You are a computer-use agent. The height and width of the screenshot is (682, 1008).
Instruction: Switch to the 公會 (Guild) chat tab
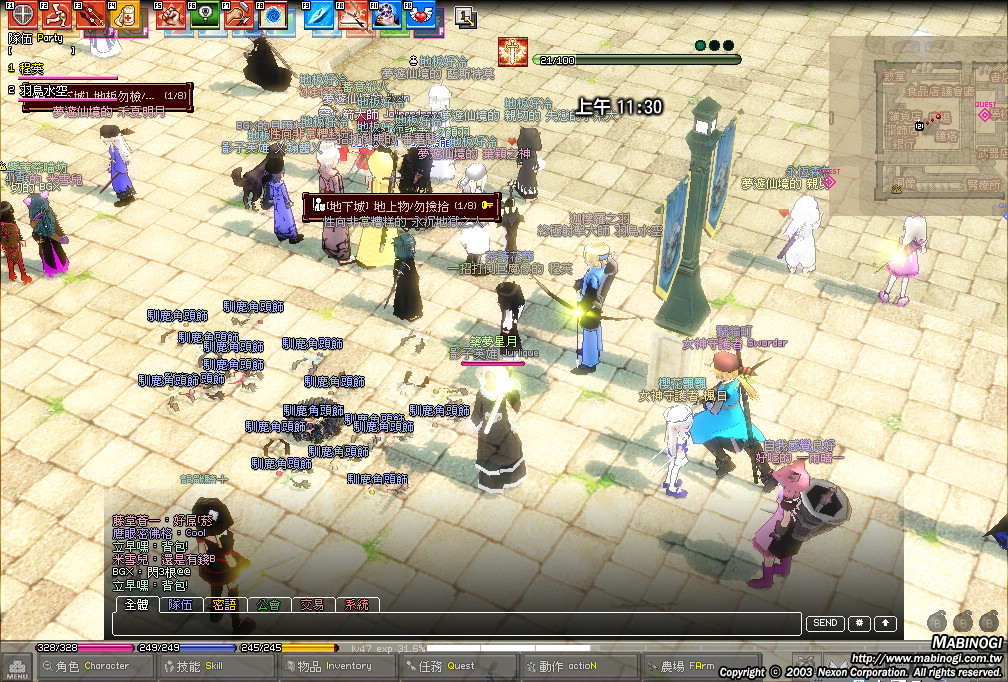click(x=268, y=605)
